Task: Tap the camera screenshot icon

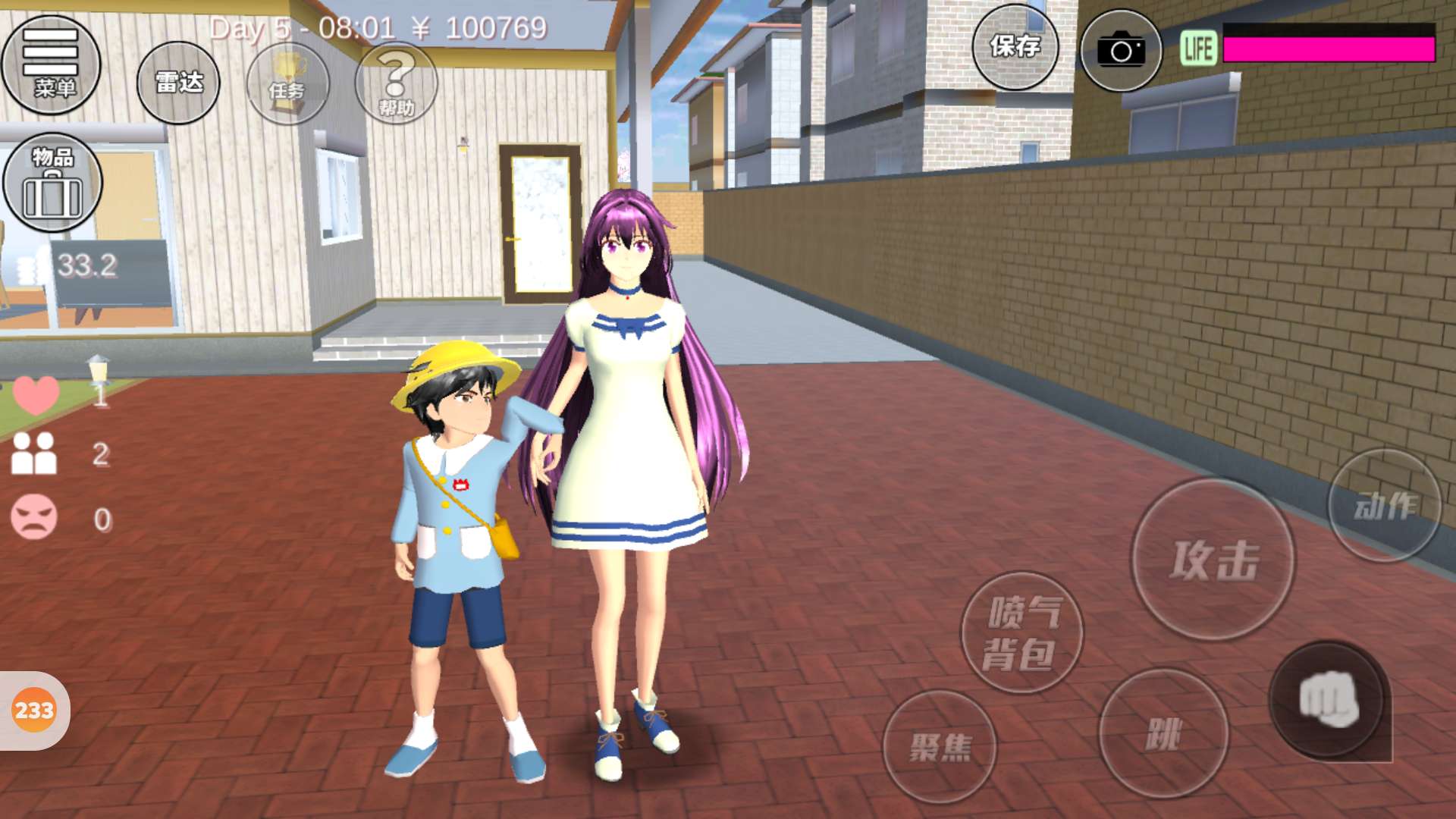Action: pyautogui.click(x=1120, y=51)
